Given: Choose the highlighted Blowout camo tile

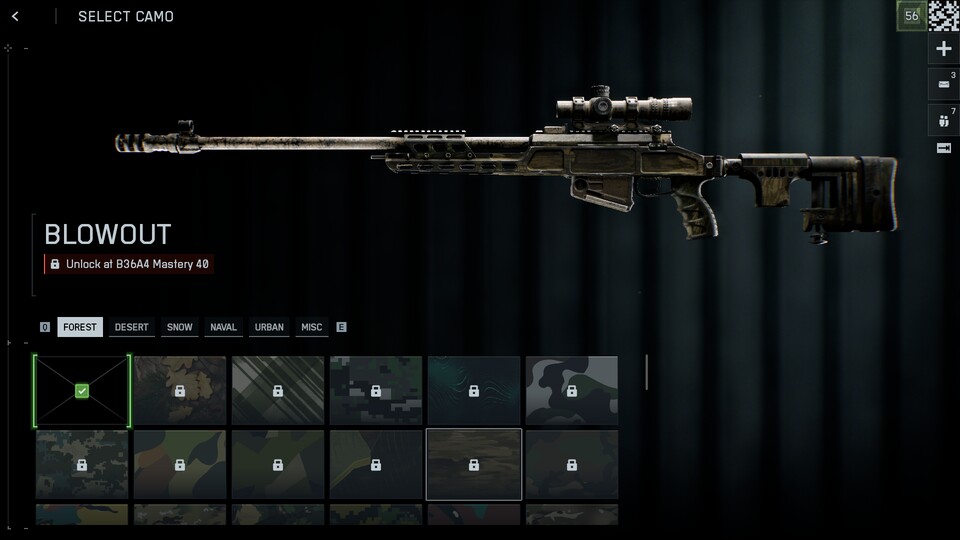Looking at the screenshot, I should tap(474, 464).
